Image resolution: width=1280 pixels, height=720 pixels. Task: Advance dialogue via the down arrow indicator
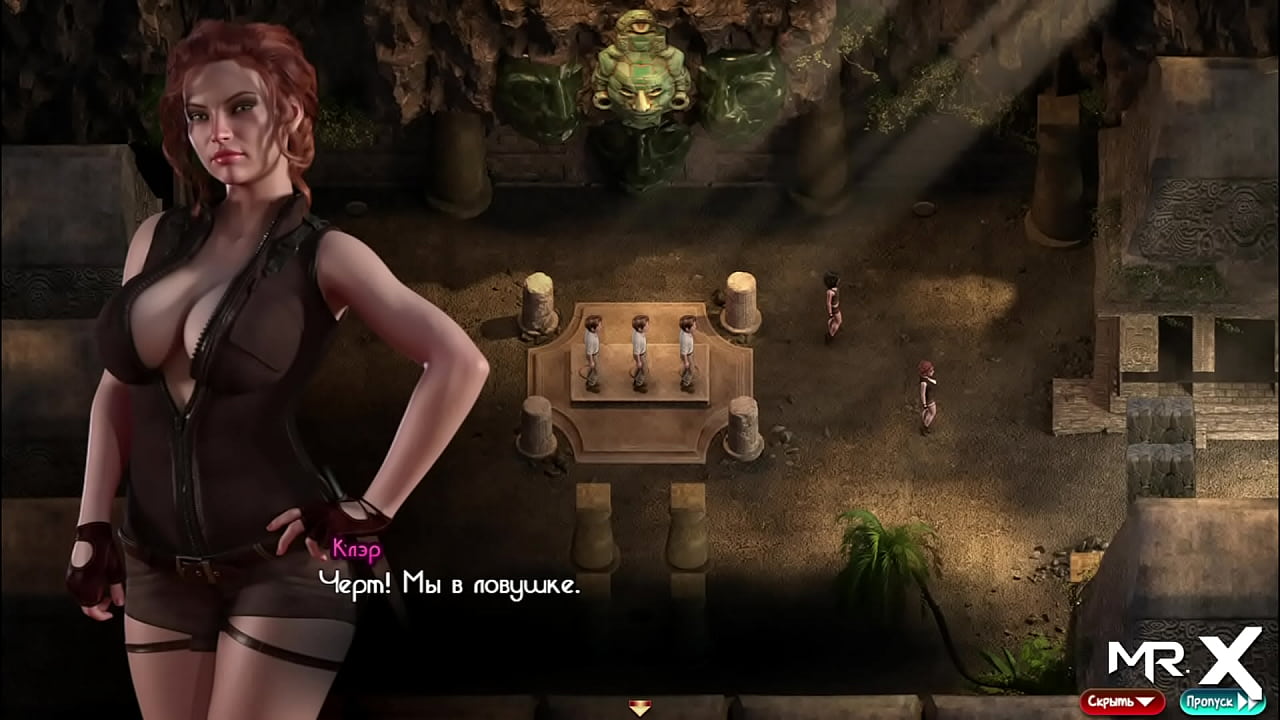[x=640, y=708]
